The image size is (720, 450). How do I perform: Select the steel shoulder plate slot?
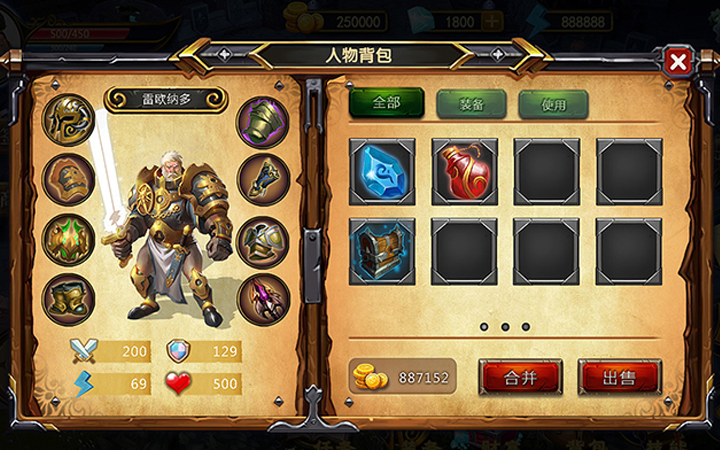263,240
